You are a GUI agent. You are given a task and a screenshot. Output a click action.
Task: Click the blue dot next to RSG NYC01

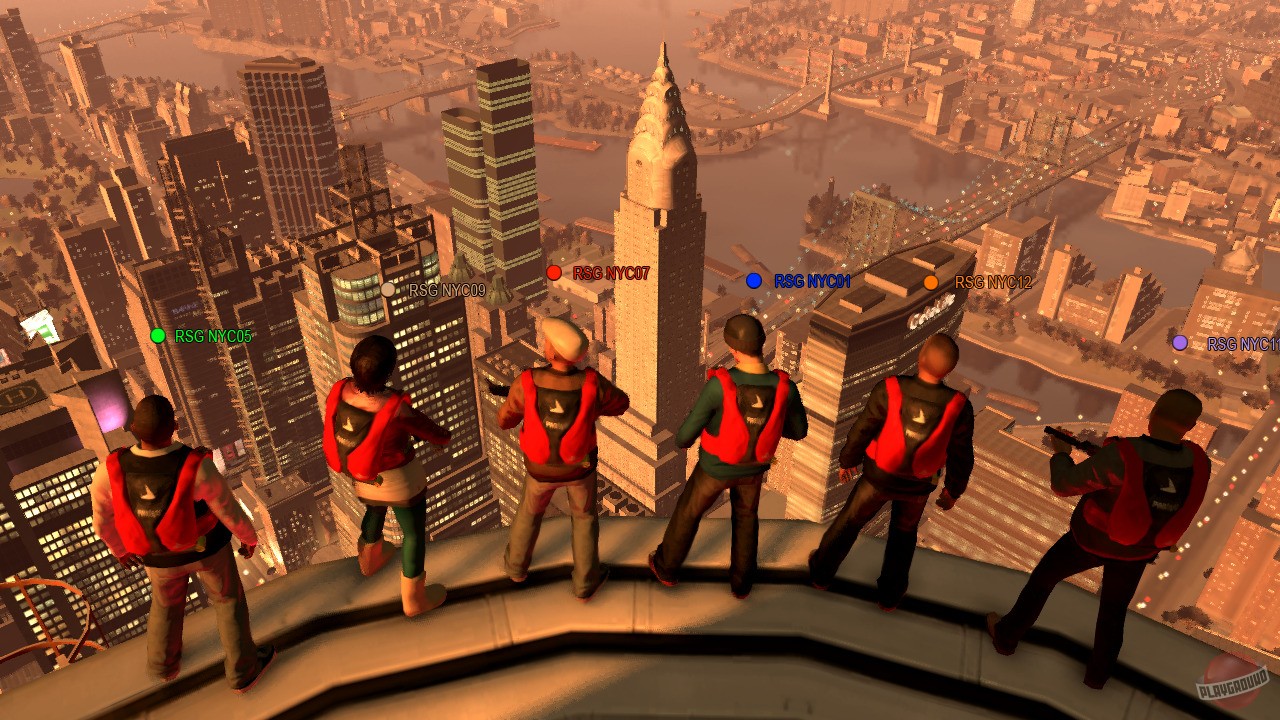pos(752,280)
